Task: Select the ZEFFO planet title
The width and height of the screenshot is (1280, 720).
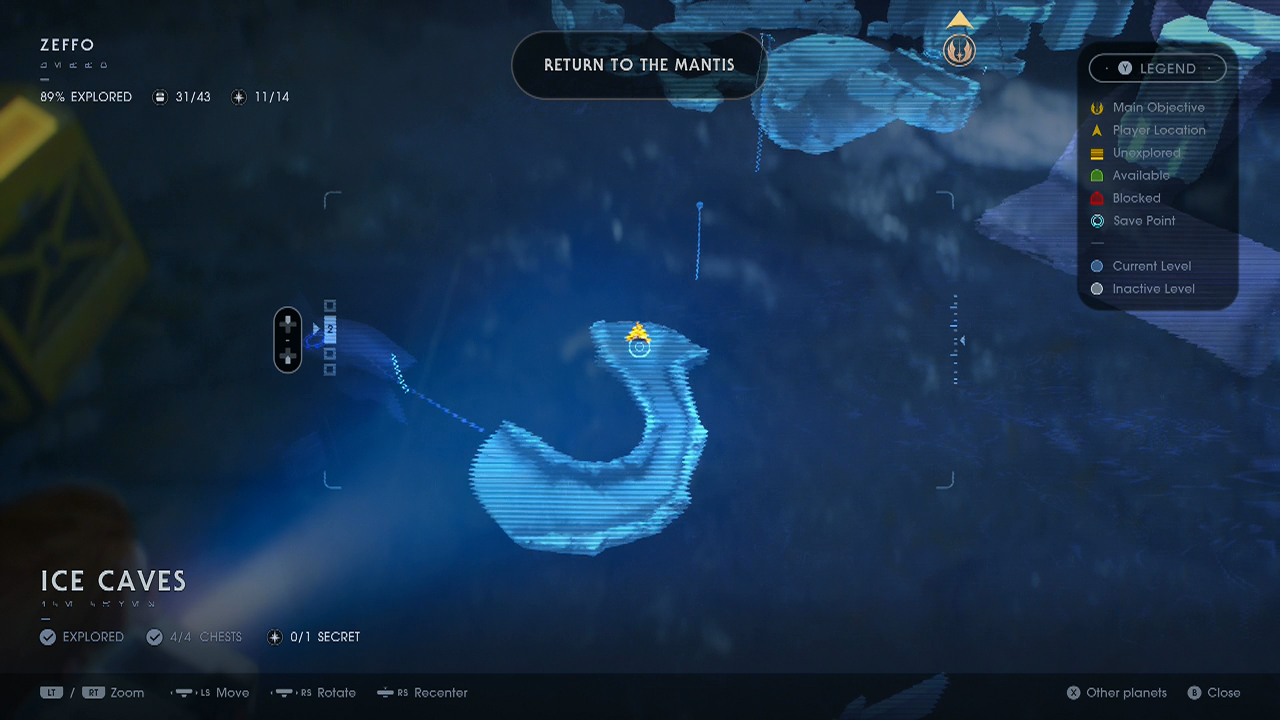Action: click(x=65, y=45)
